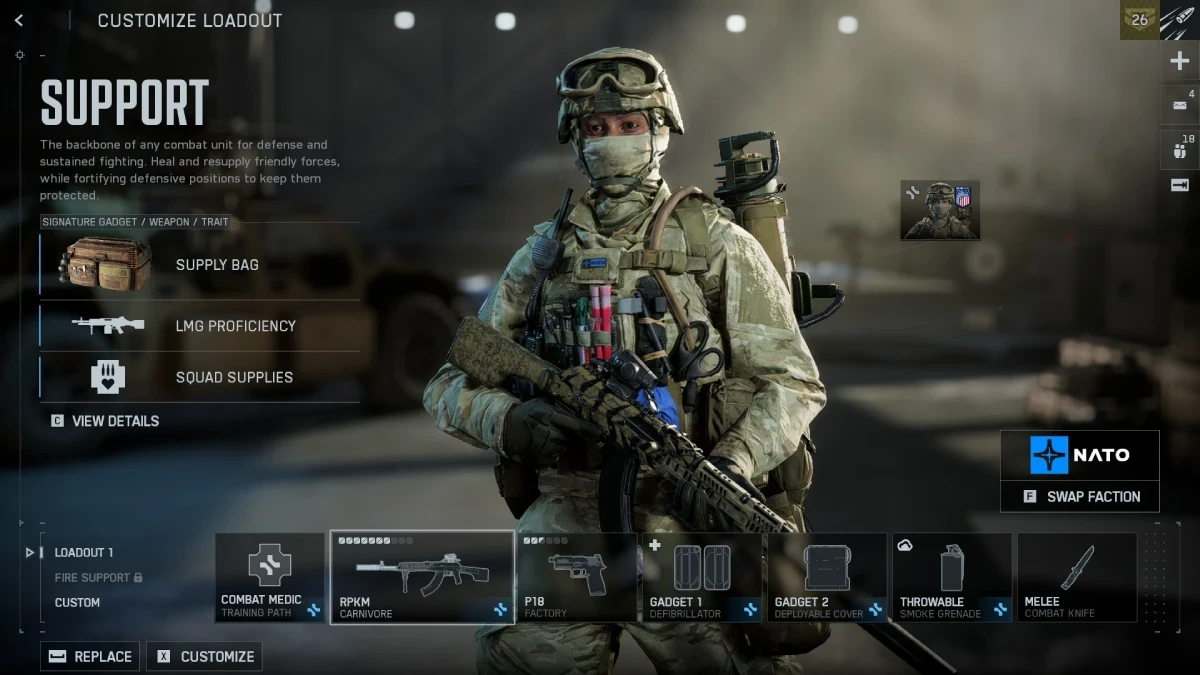The height and width of the screenshot is (675, 1200).
Task: Go back using the top-left arrow
Action: point(19,21)
